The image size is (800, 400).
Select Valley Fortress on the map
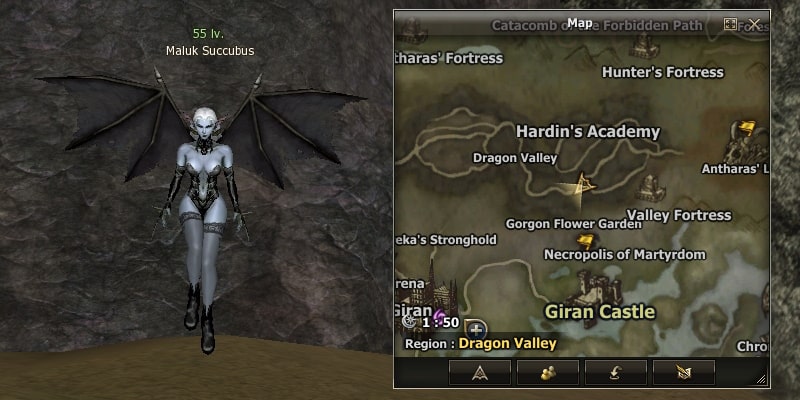(x=679, y=215)
